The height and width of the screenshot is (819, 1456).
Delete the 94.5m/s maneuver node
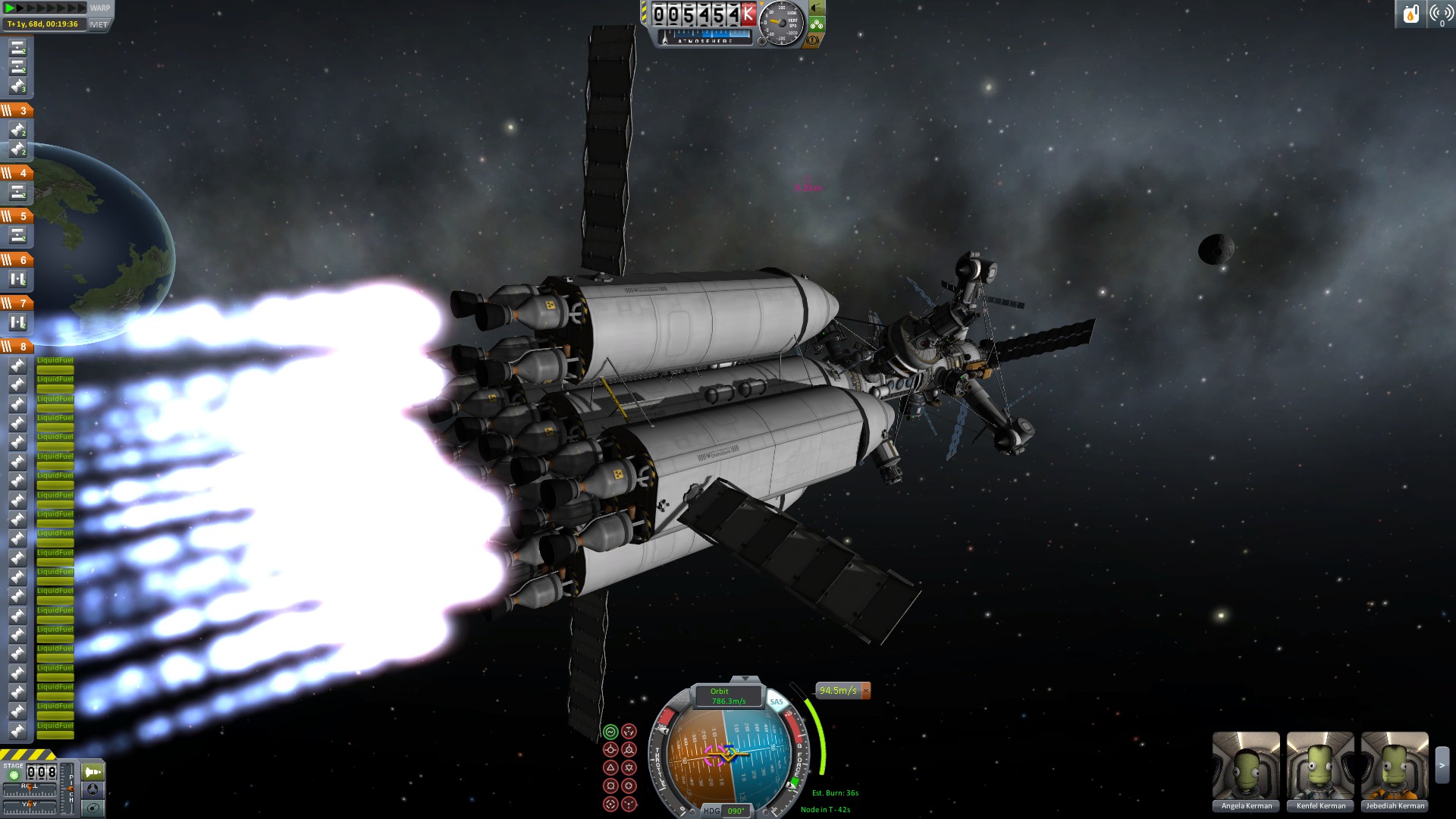866,691
